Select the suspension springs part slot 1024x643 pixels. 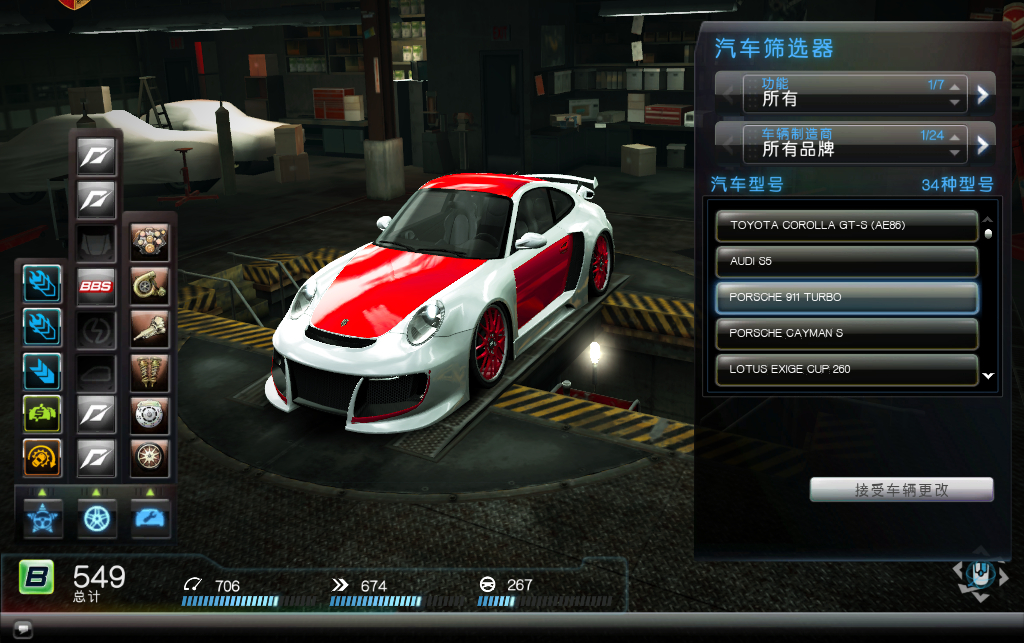pyautogui.click(x=150, y=372)
